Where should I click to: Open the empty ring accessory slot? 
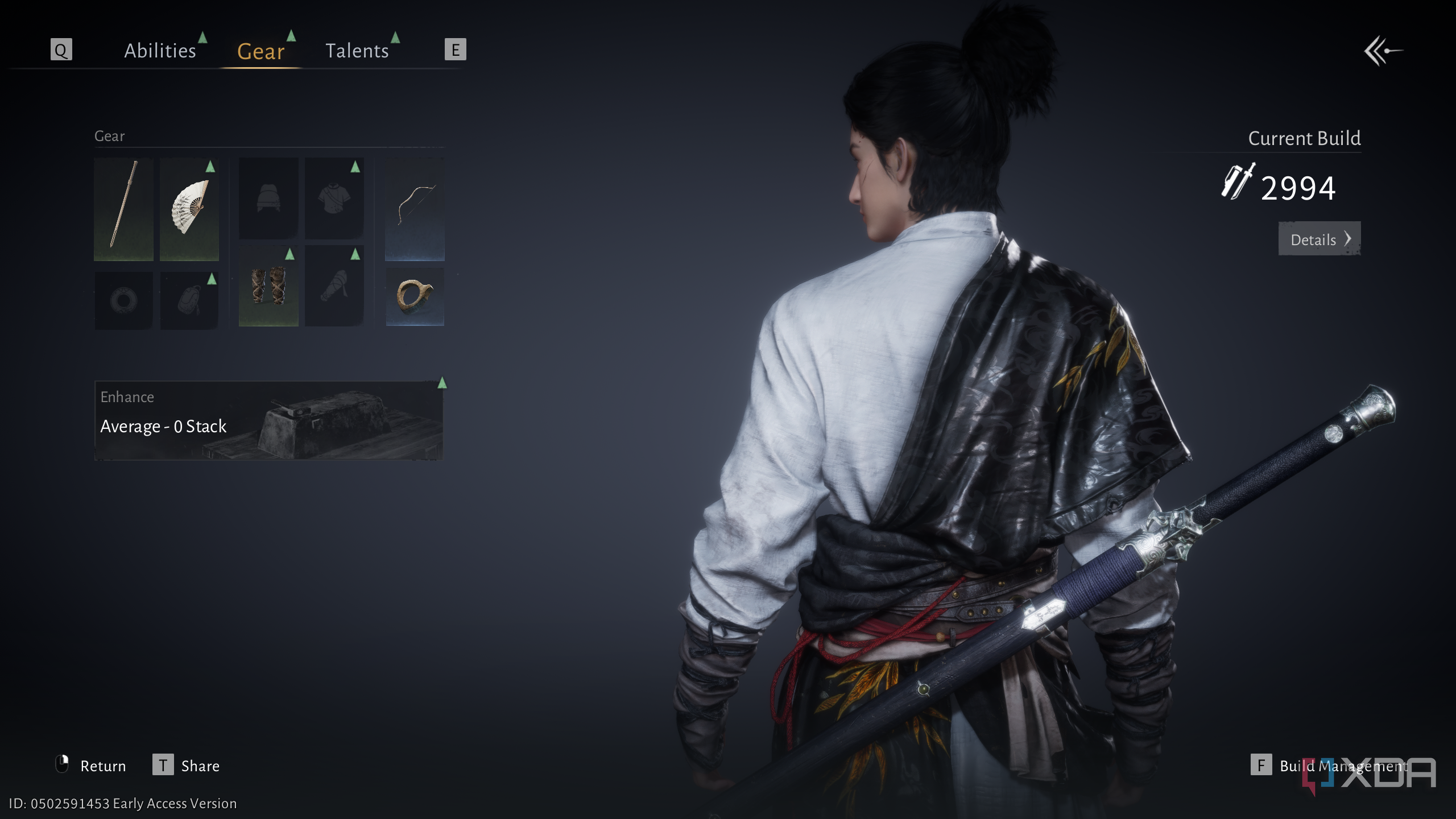click(x=123, y=300)
